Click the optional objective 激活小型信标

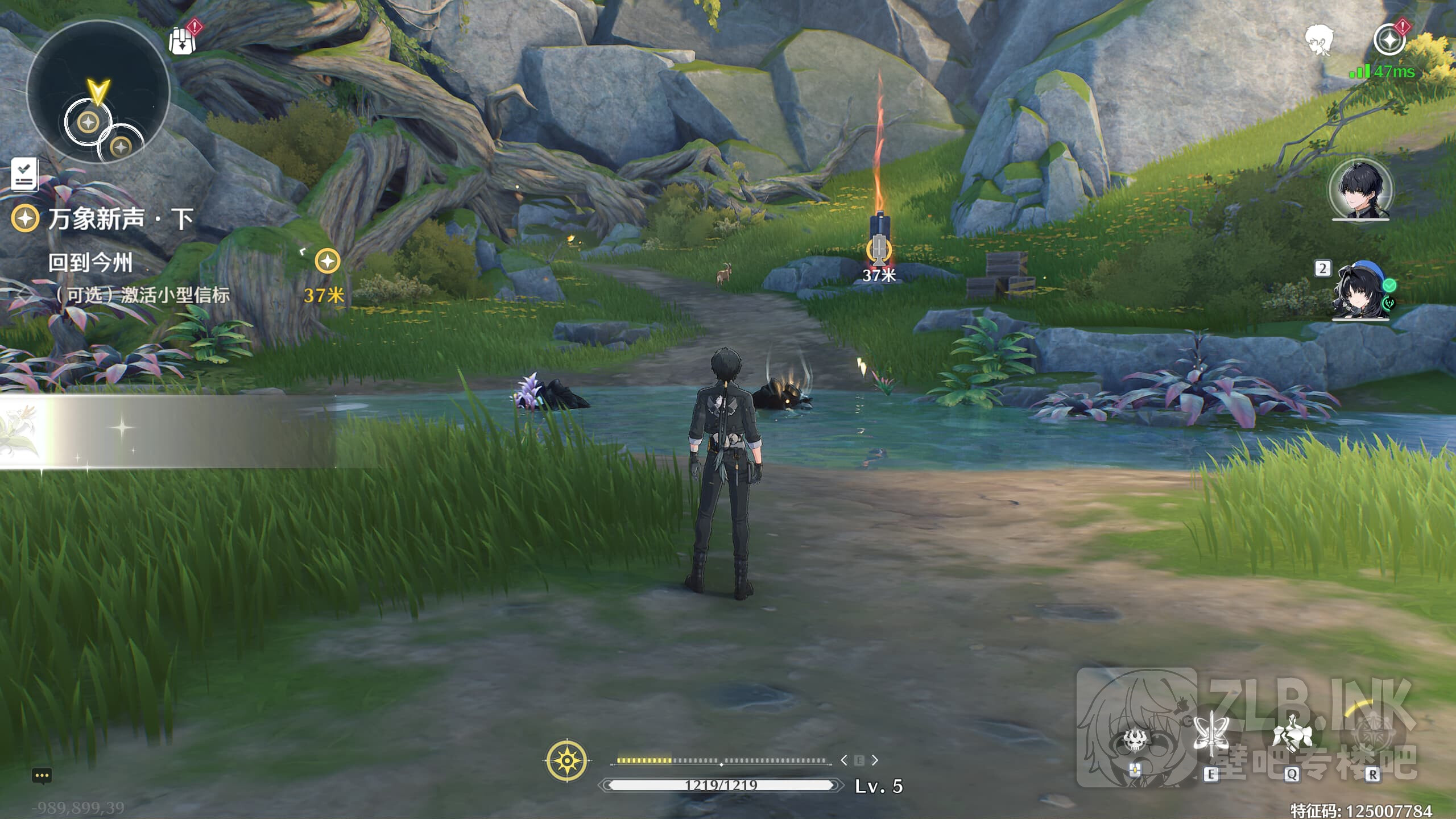(x=148, y=295)
